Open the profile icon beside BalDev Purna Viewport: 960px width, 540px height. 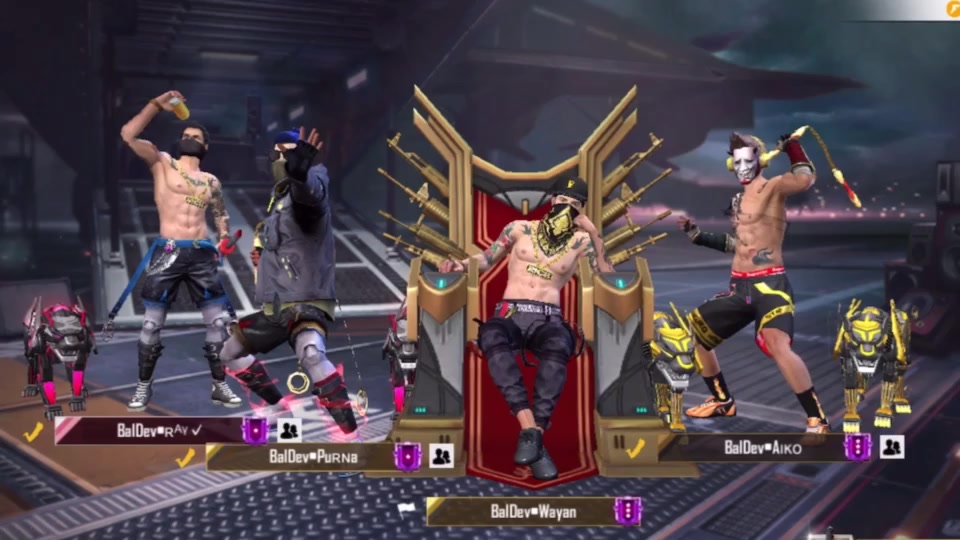click(x=441, y=456)
